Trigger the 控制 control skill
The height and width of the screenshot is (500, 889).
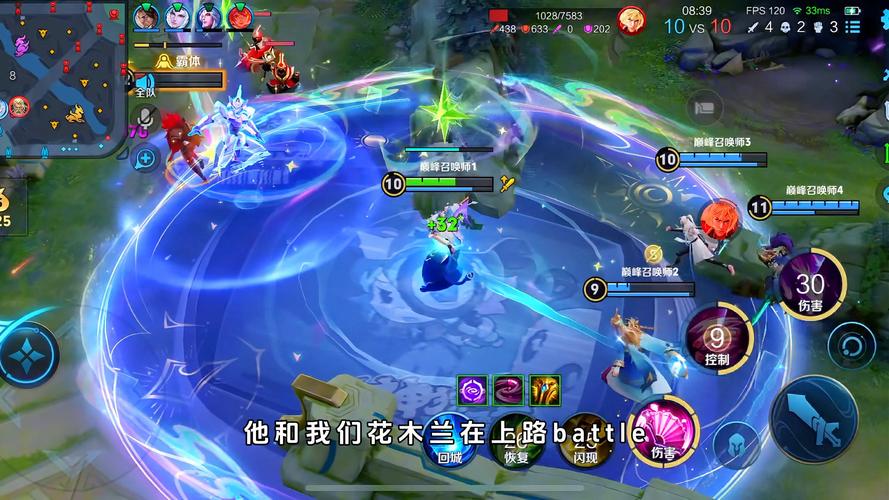(716, 338)
